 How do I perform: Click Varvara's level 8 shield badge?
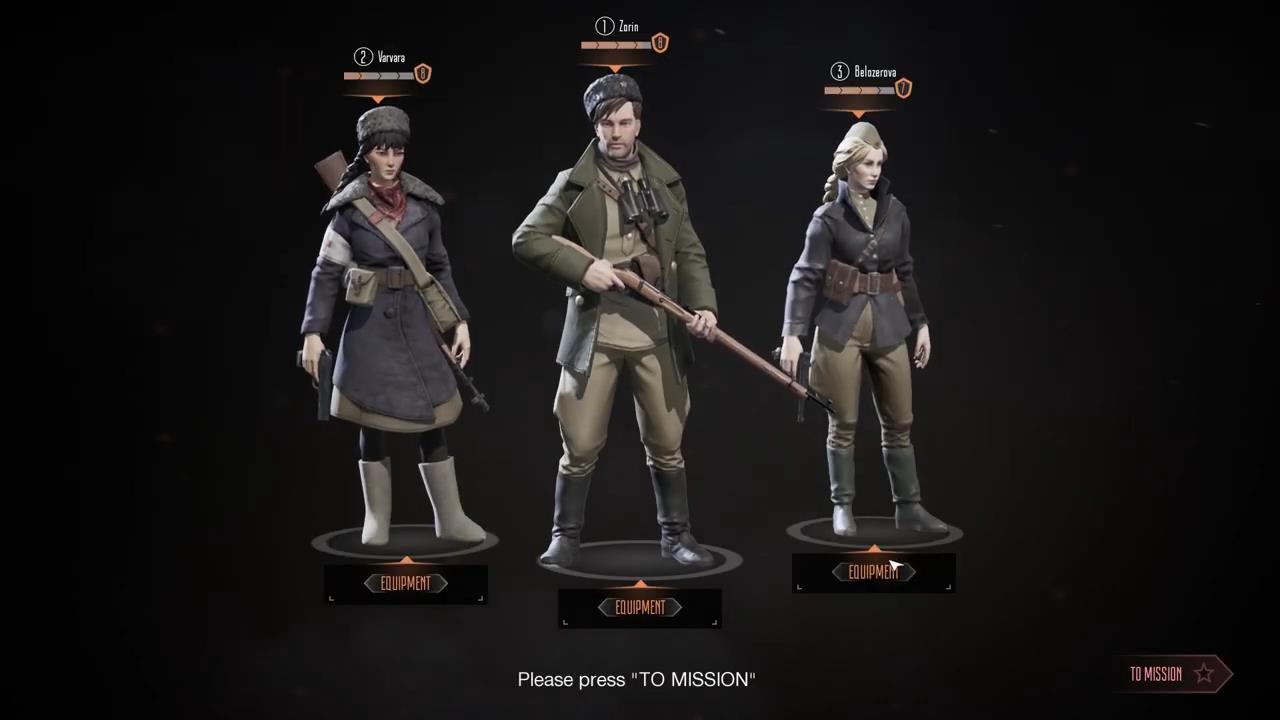pyautogui.click(x=422, y=73)
